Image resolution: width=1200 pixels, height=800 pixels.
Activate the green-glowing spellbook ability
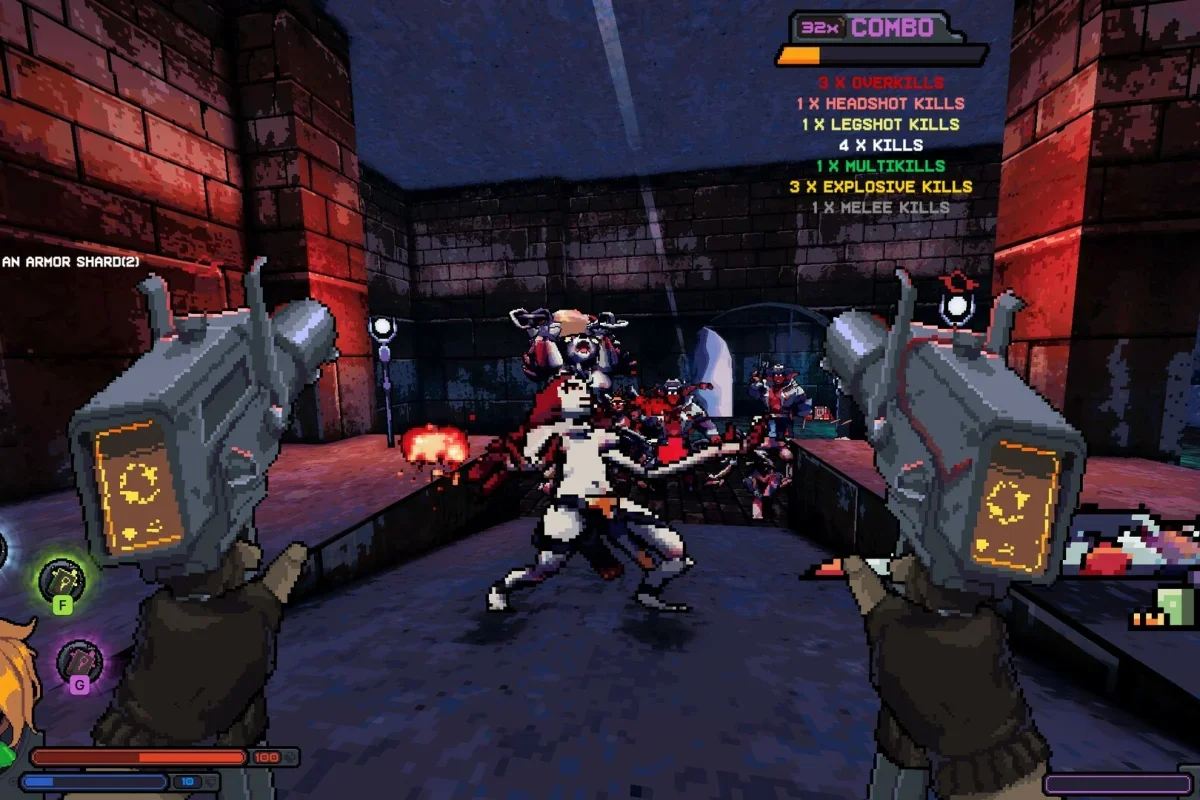[61, 578]
